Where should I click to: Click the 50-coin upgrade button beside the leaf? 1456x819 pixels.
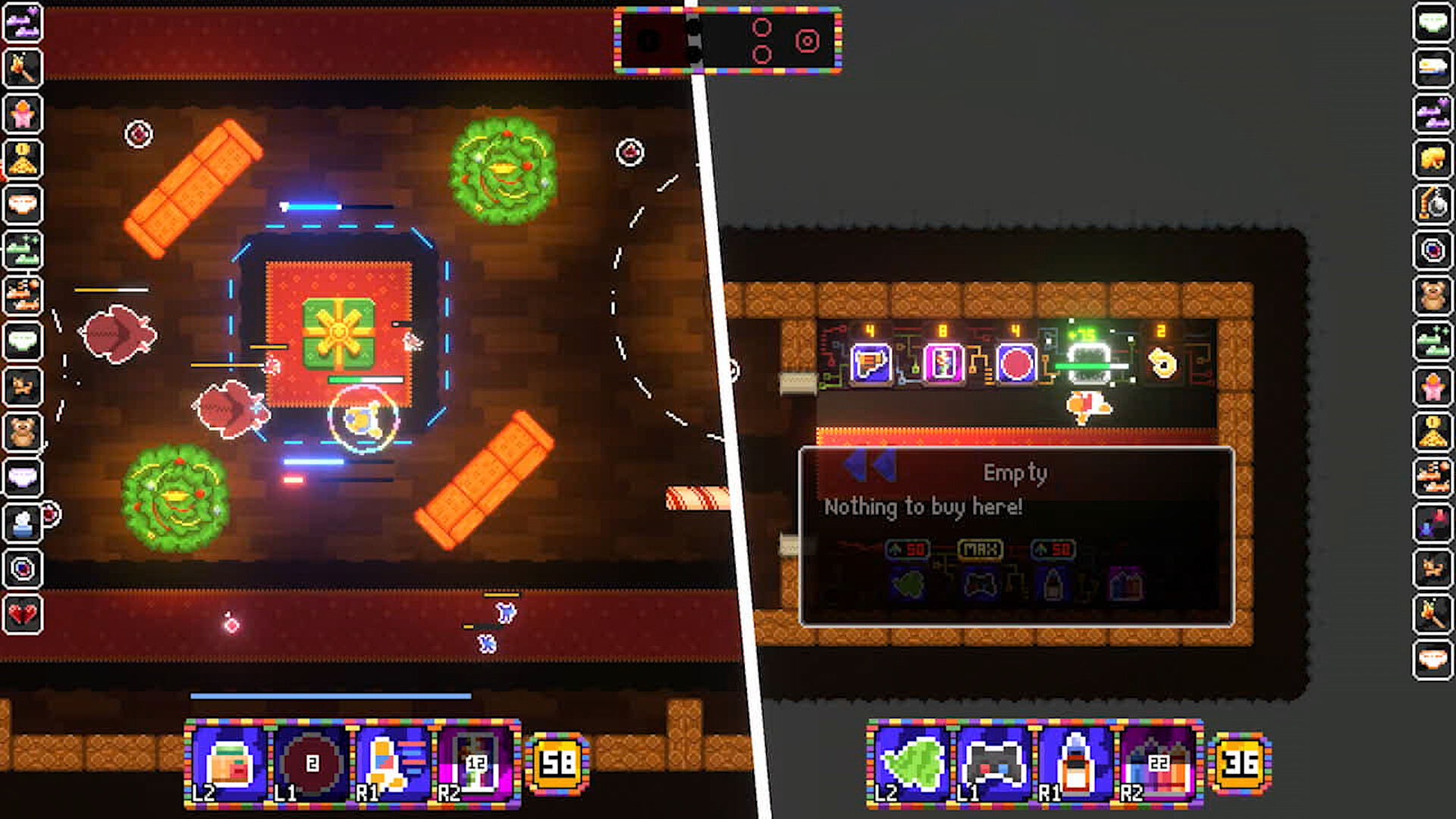(905, 549)
